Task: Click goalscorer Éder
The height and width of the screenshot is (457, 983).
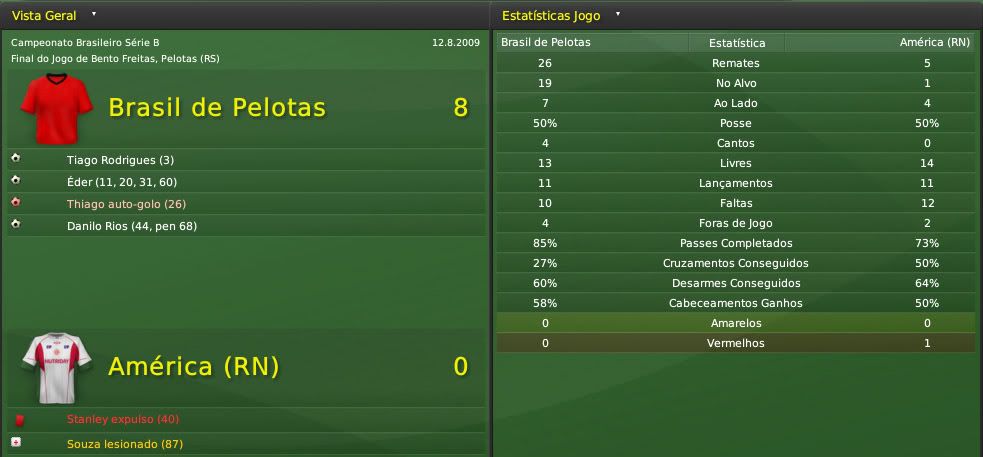Action: click(122, 182)
